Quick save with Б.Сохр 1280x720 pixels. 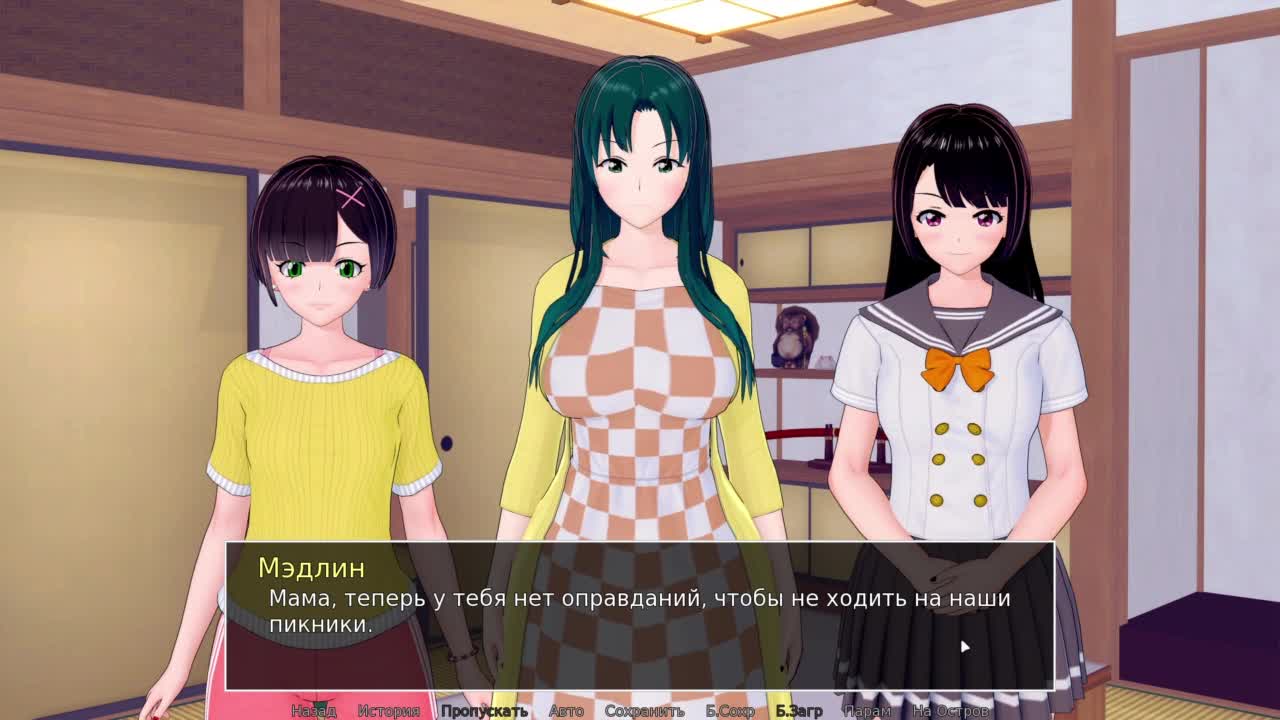coord(730,711)
